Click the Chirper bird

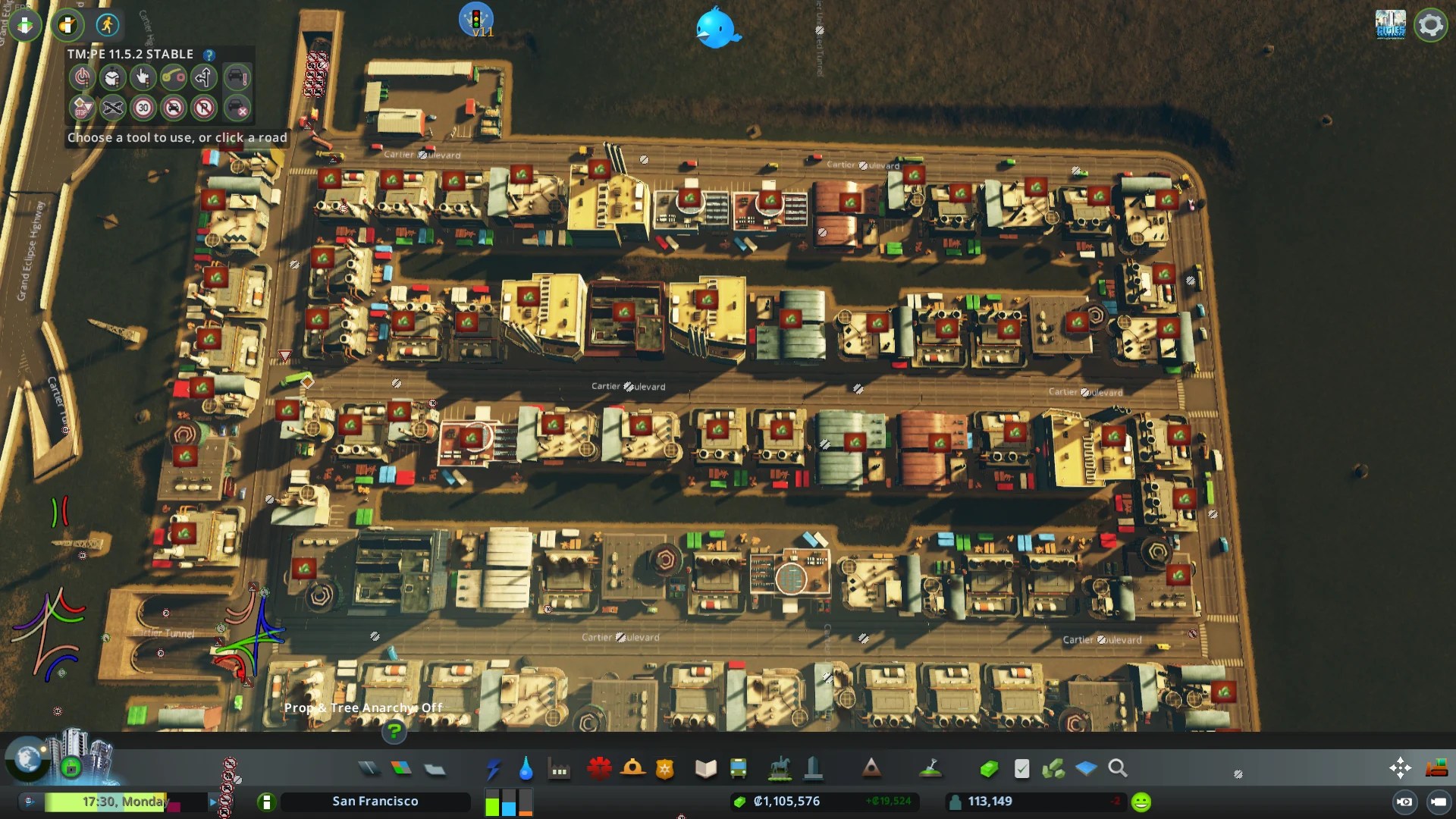pyautogui.click(x=717, y=30)
